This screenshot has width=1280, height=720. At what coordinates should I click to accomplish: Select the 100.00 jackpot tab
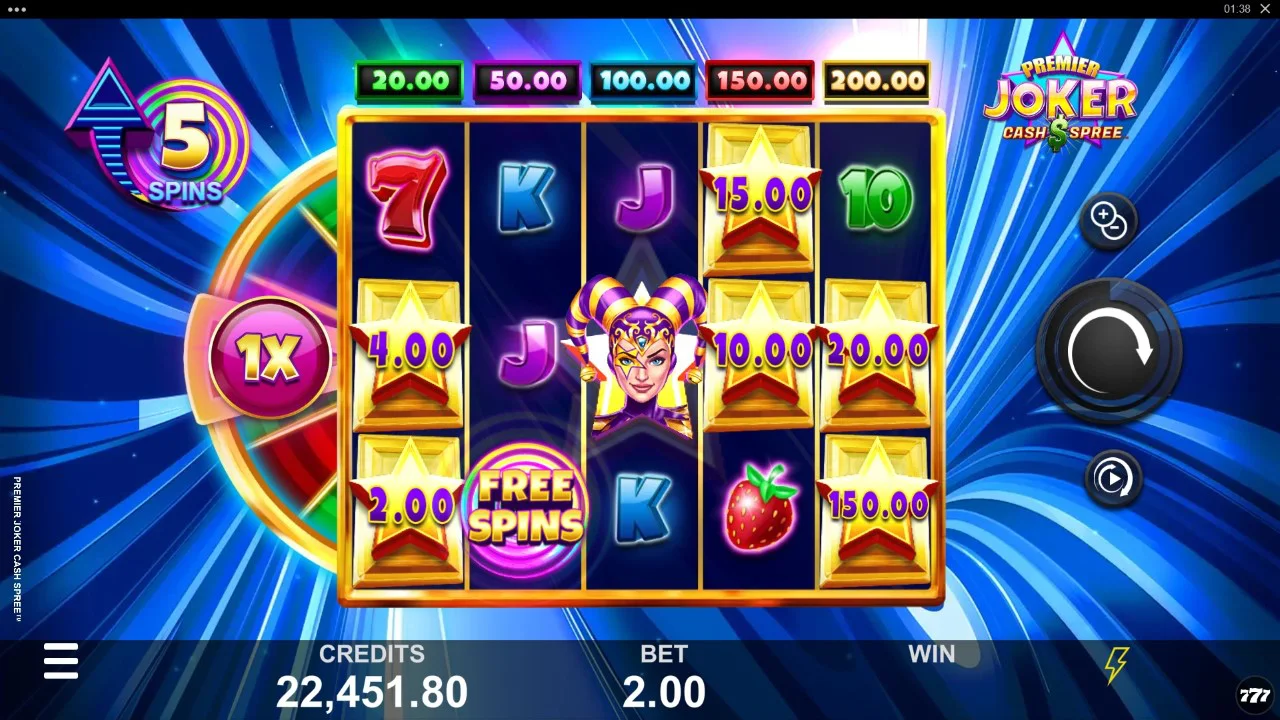(643, 80)
